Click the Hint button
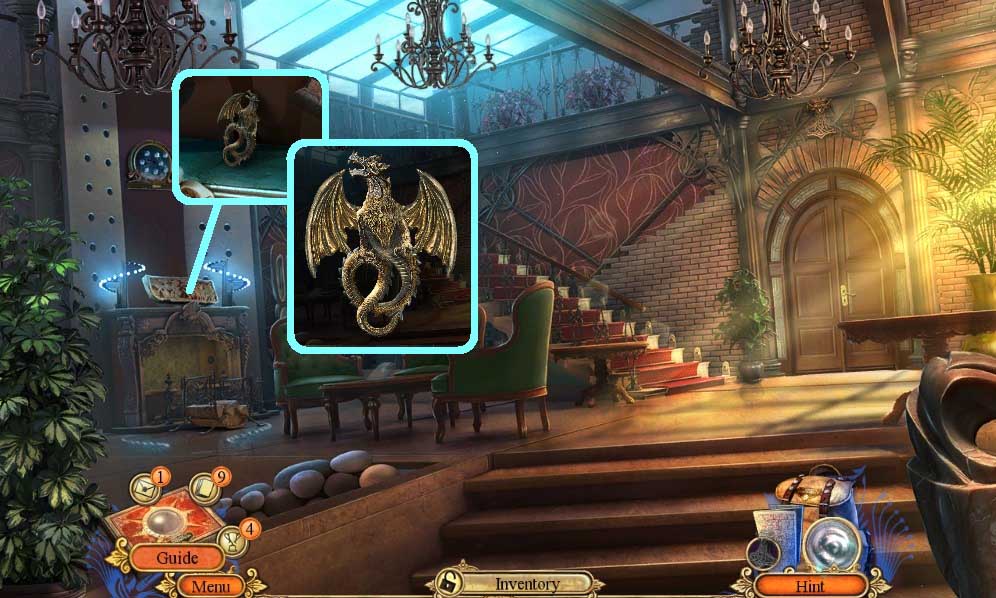 coord(810,584)
